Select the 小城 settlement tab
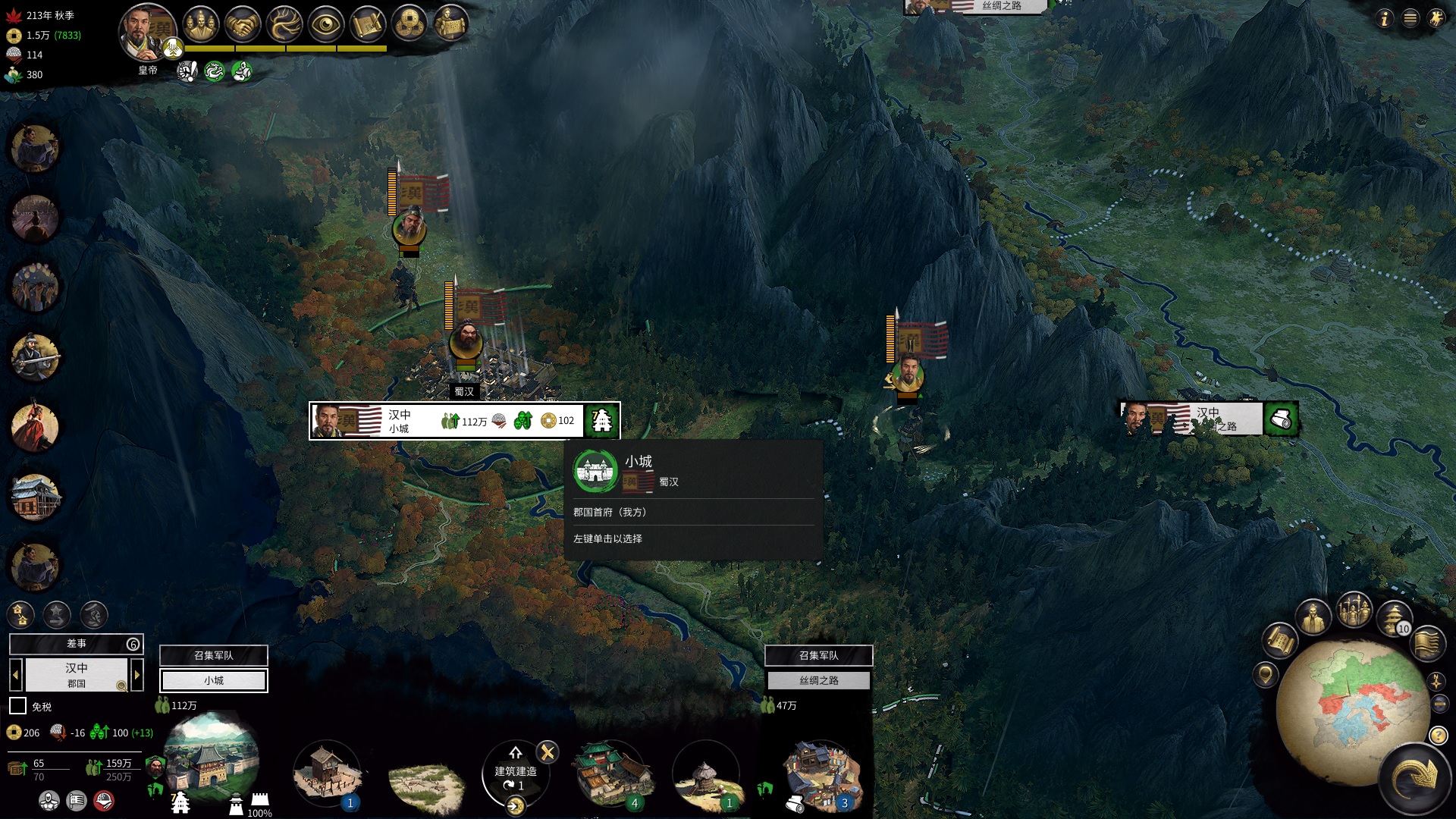 point(213,680)
